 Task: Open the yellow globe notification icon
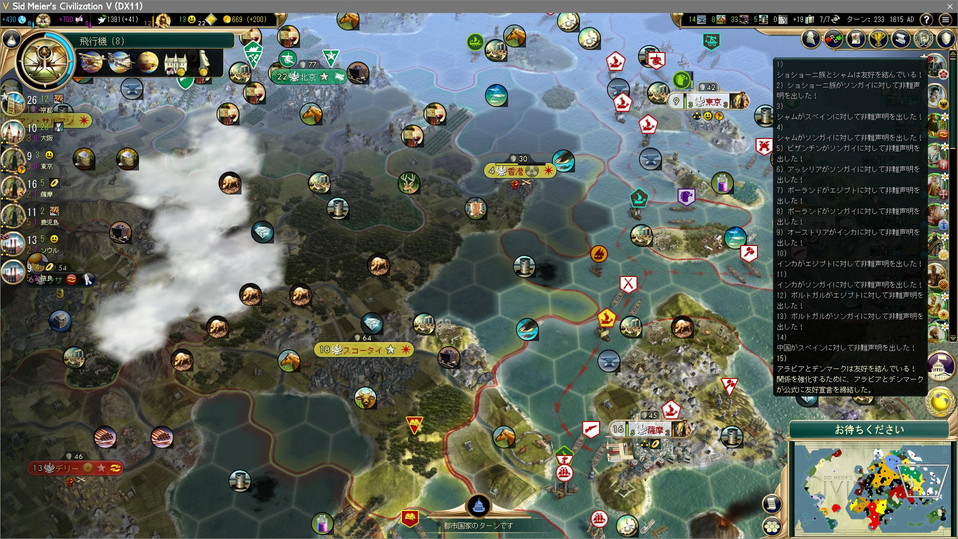tap(940, 400)
